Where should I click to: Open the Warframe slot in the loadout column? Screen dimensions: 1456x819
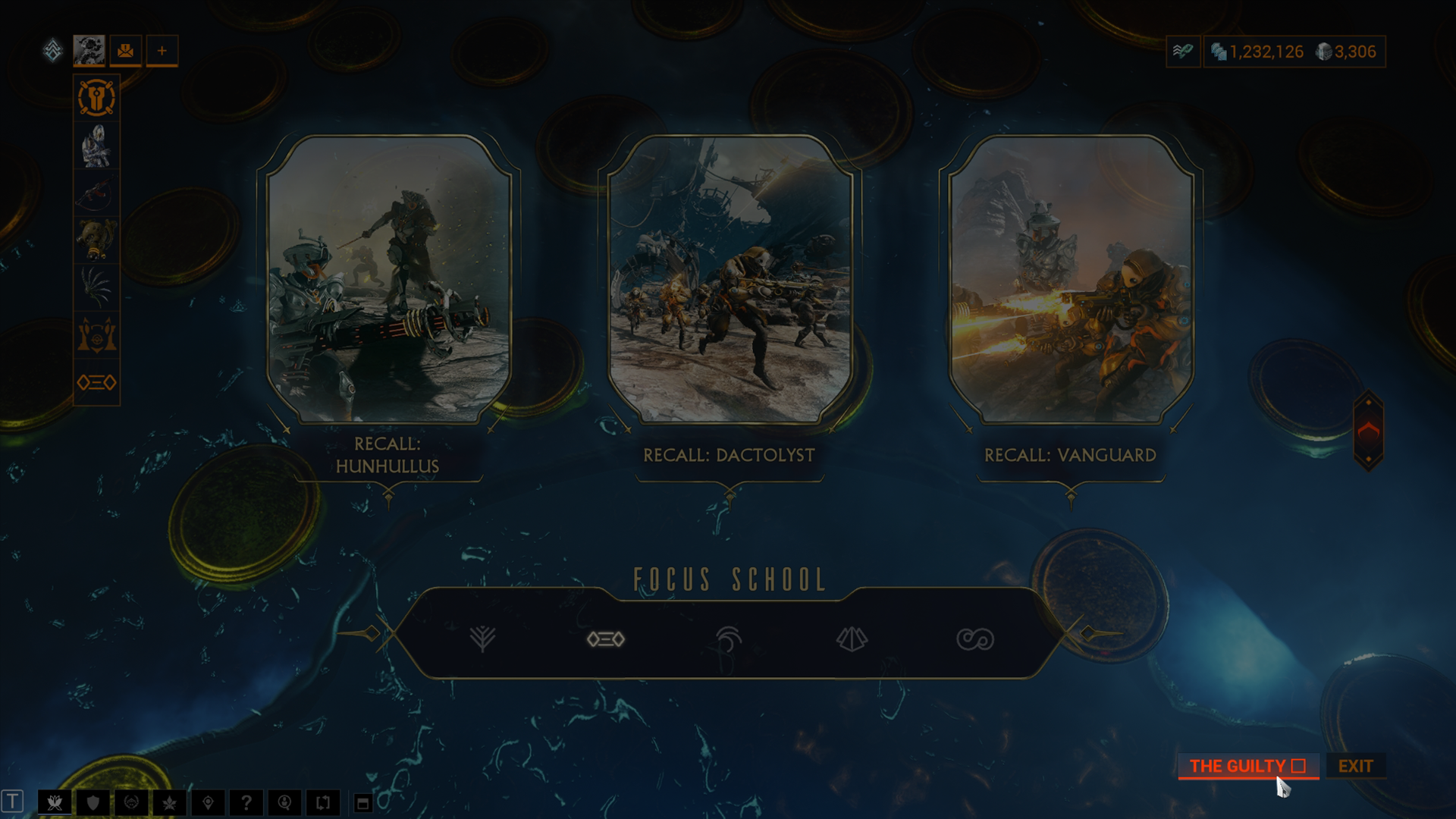97,146
